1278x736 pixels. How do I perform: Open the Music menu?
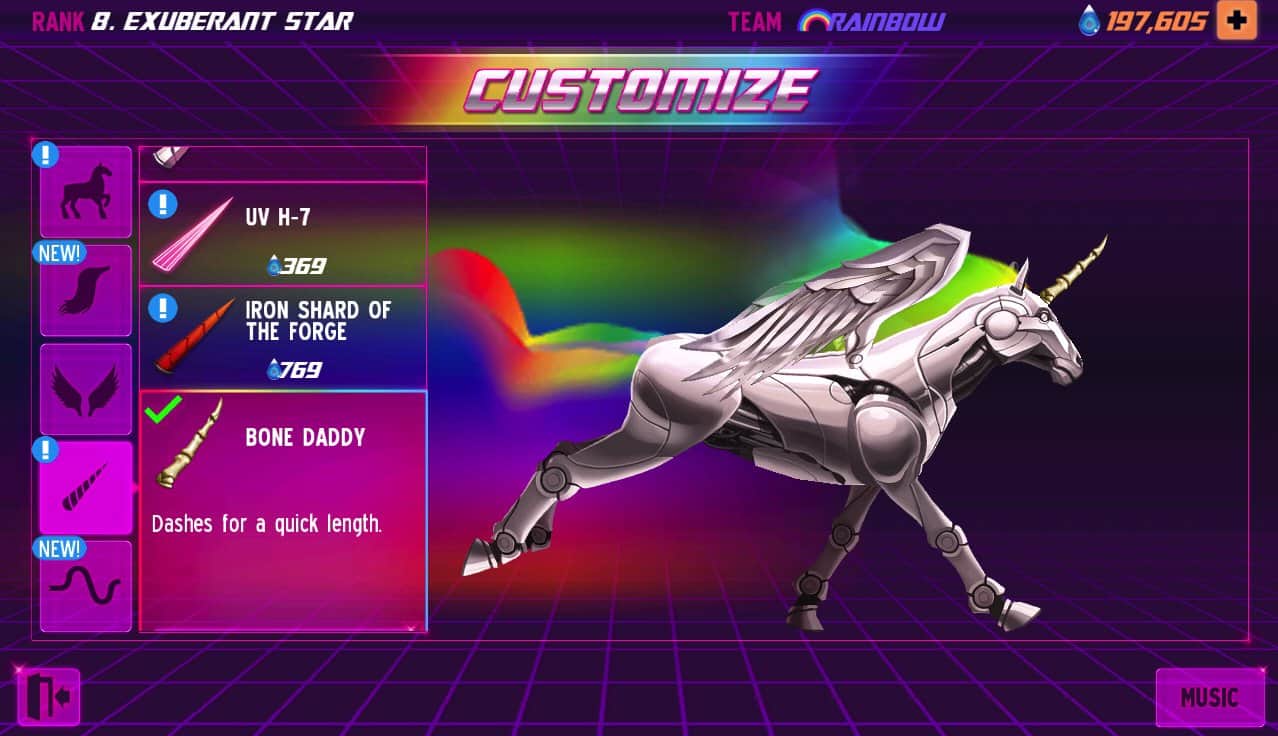(1208, 697)
